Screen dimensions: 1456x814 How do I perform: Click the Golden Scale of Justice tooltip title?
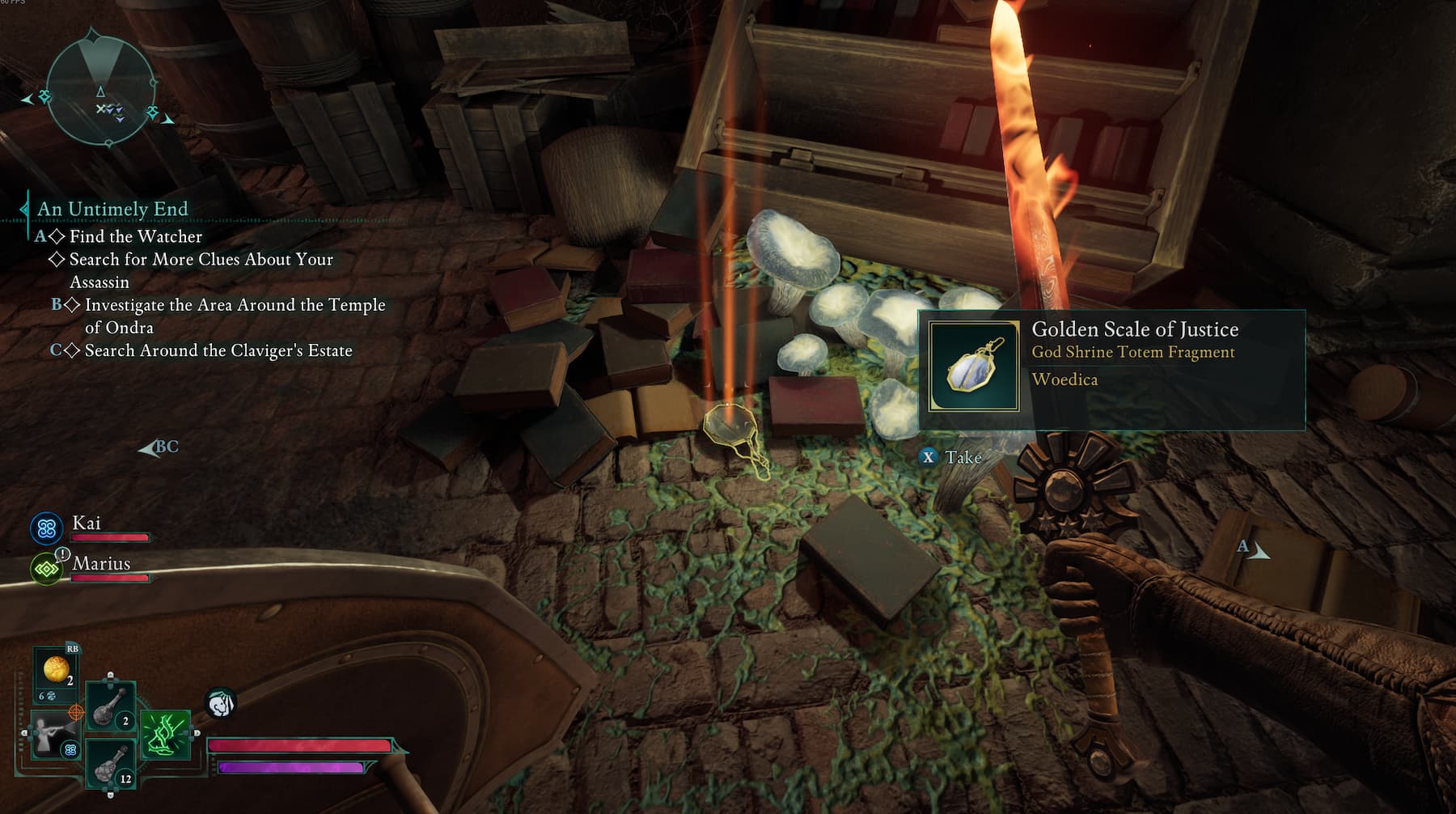[x=1135, y=329]
